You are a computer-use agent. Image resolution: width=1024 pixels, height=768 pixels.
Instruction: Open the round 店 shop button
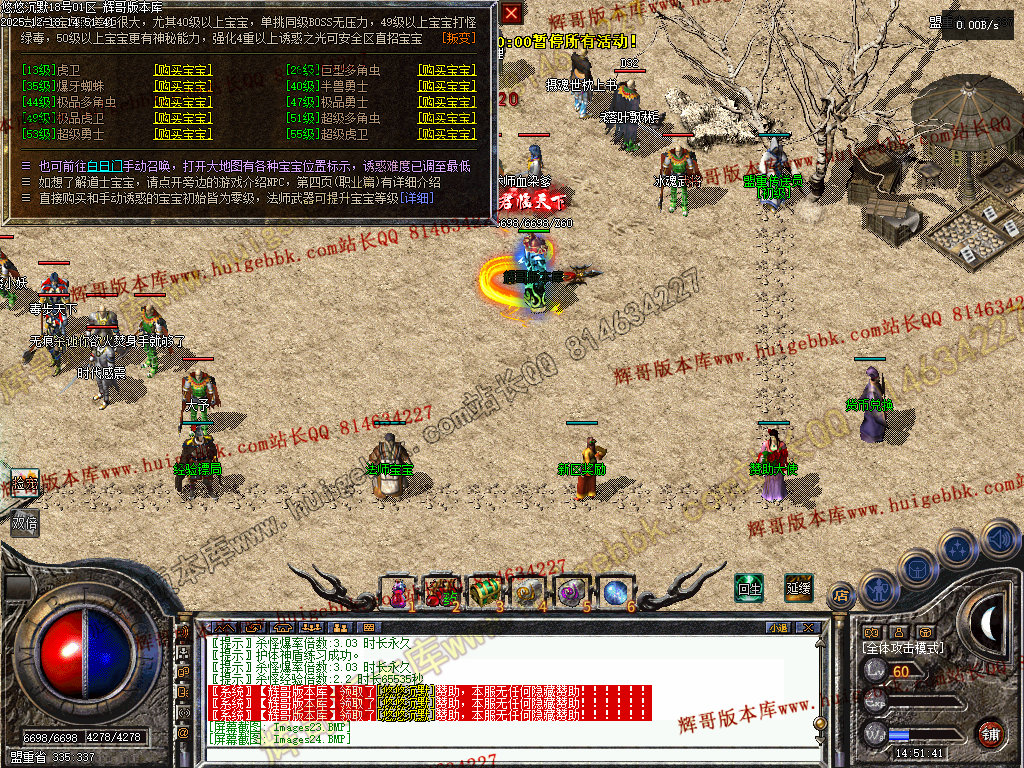(x=841, y=596)
